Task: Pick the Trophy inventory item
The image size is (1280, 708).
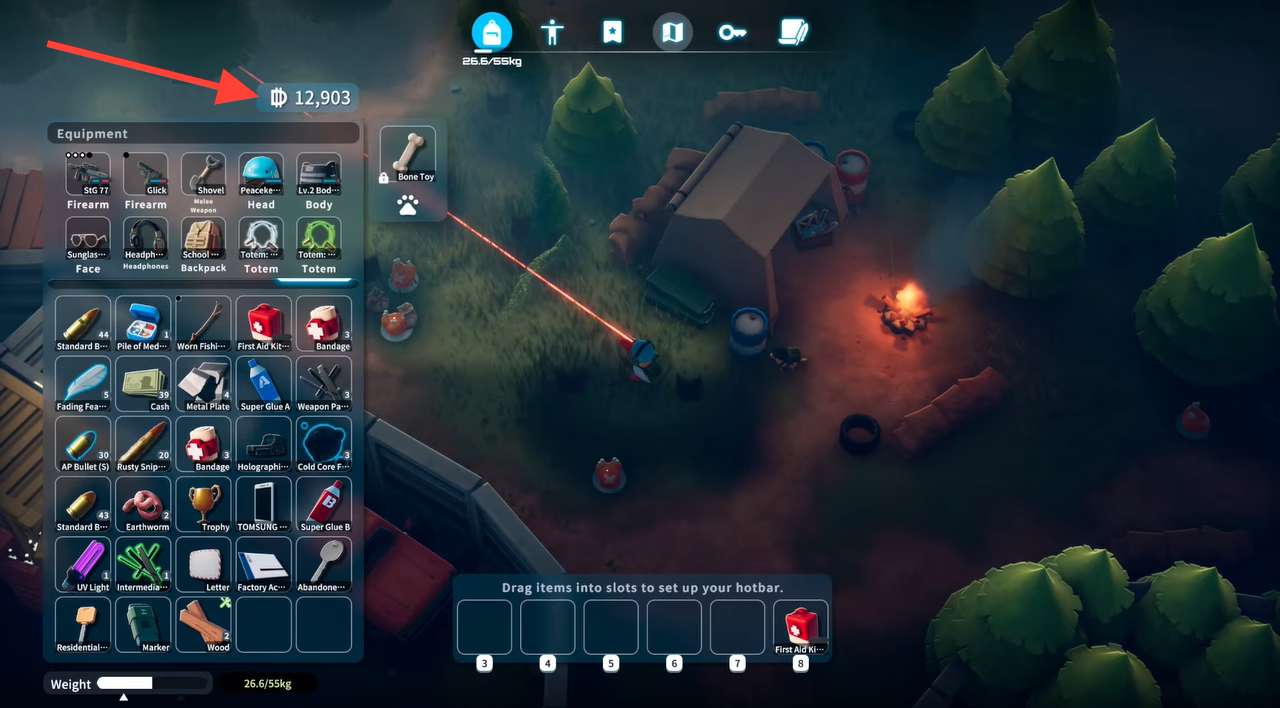Action: click(204, 504)
